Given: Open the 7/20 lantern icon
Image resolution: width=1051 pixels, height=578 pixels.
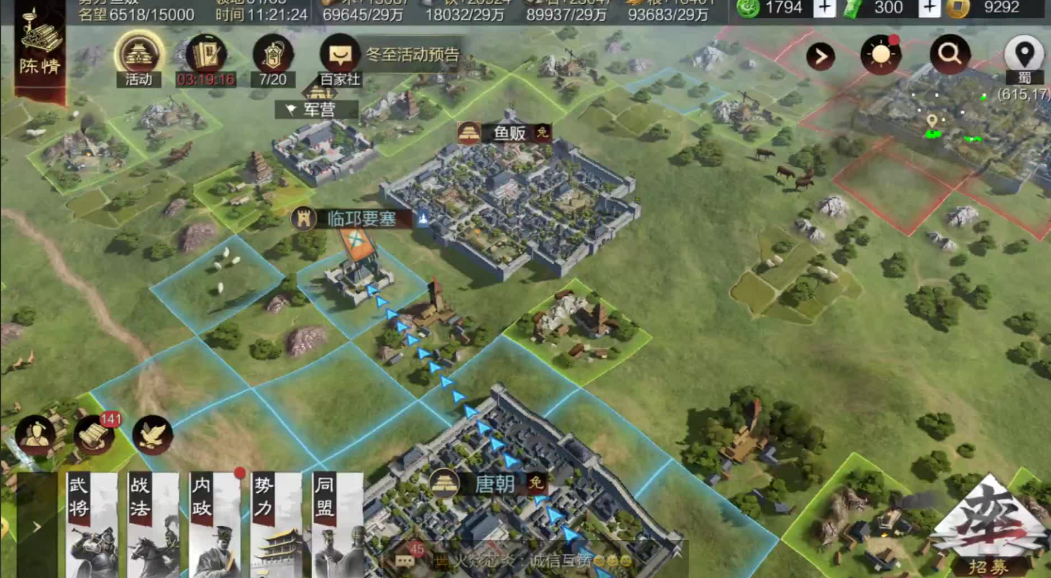Looking at the screenshot, I should [273, 57].
